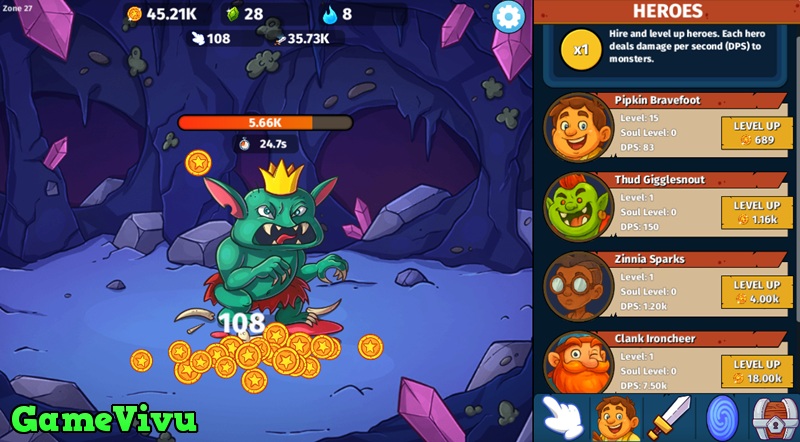This screenshot has height=442, width=800.
Task: Select Thud Gigglesnout's orc portrait
Action: [579, 206]
